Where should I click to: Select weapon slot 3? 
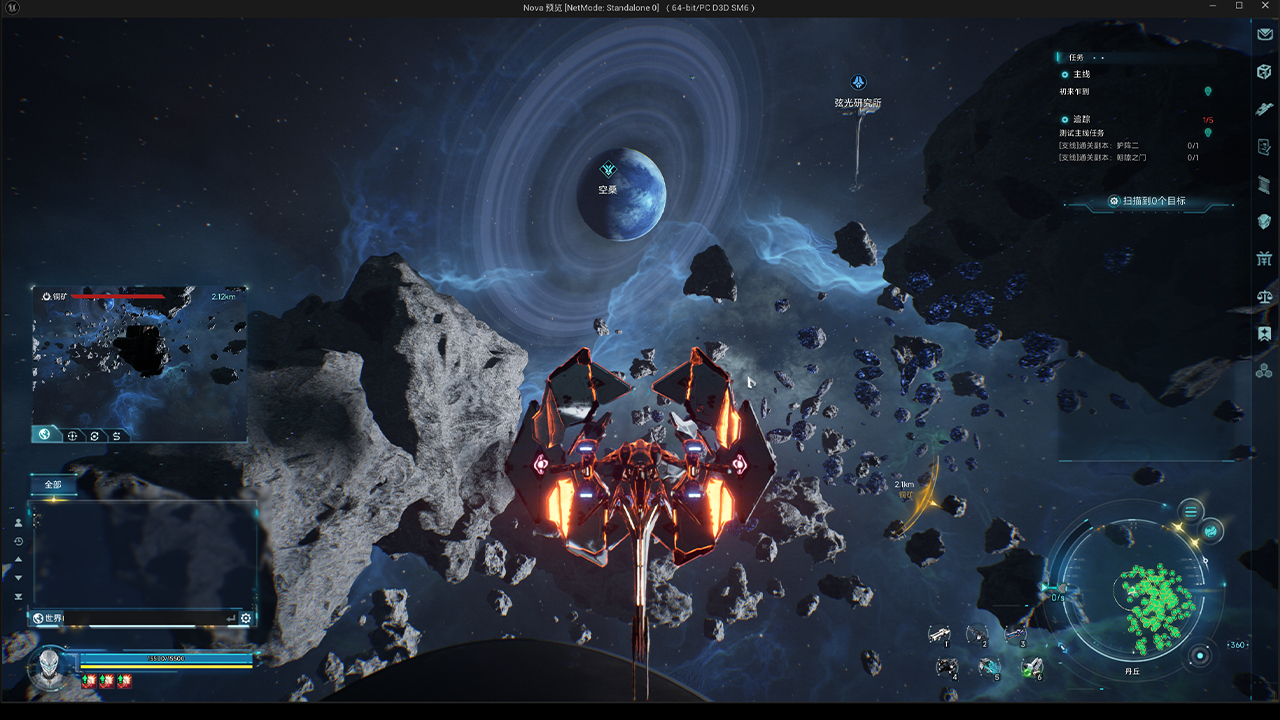point(1016,635)
